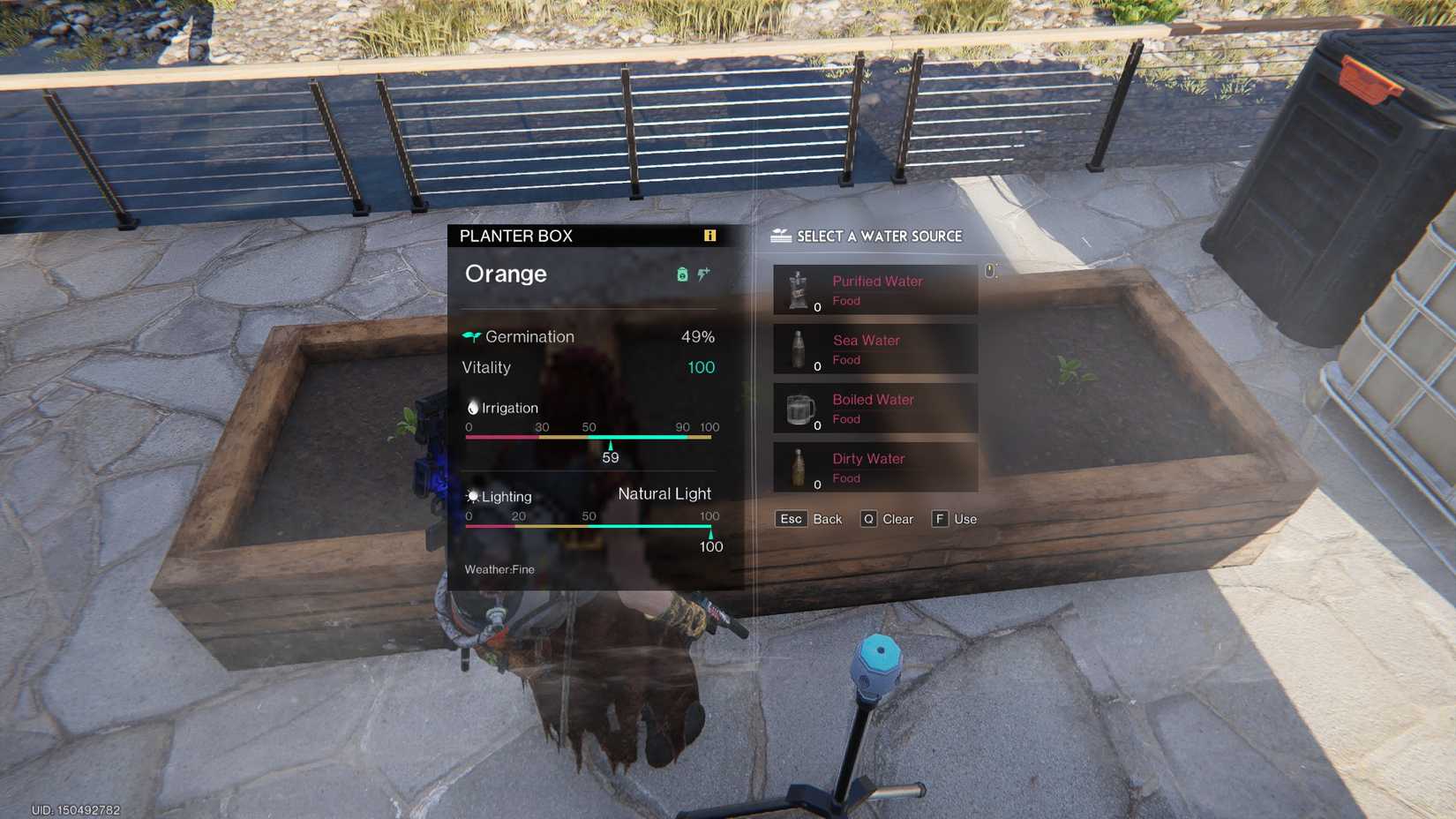1456x819 pixels.
Task: Click the Dirty Water bottle icon
Action: [x=799, y=467]
